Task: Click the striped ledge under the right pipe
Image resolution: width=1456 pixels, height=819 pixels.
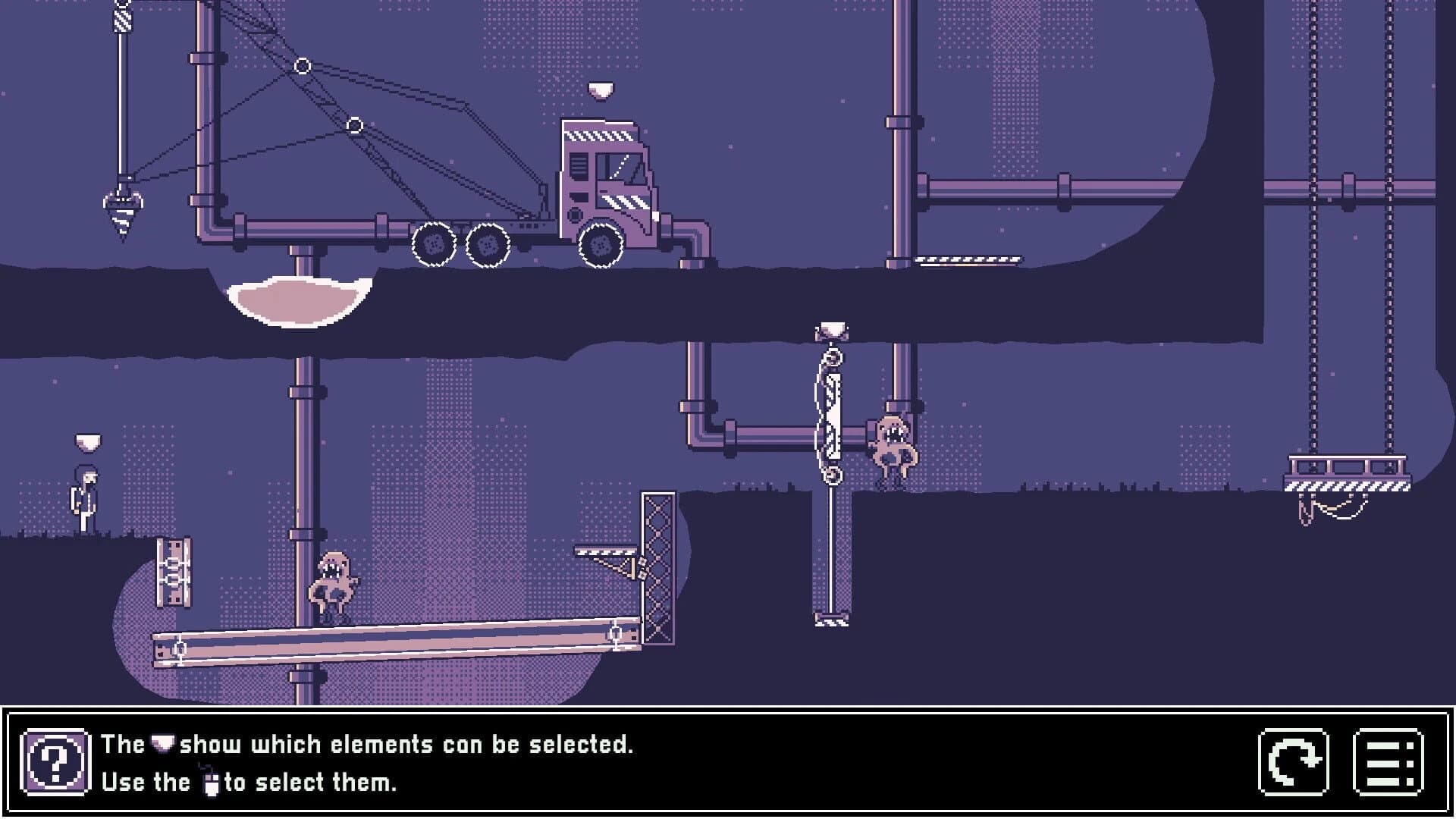Action: click(x=967, y=261)
